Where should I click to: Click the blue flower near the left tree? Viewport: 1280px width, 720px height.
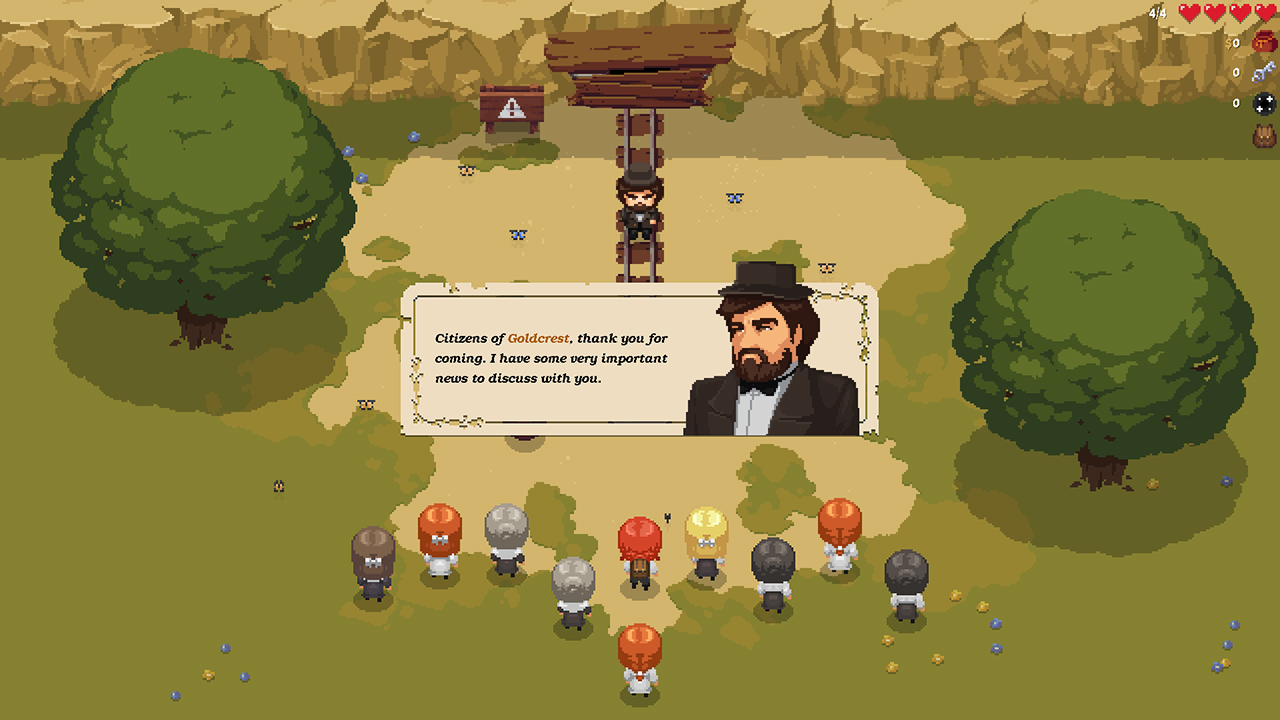(x=347, y=150)
